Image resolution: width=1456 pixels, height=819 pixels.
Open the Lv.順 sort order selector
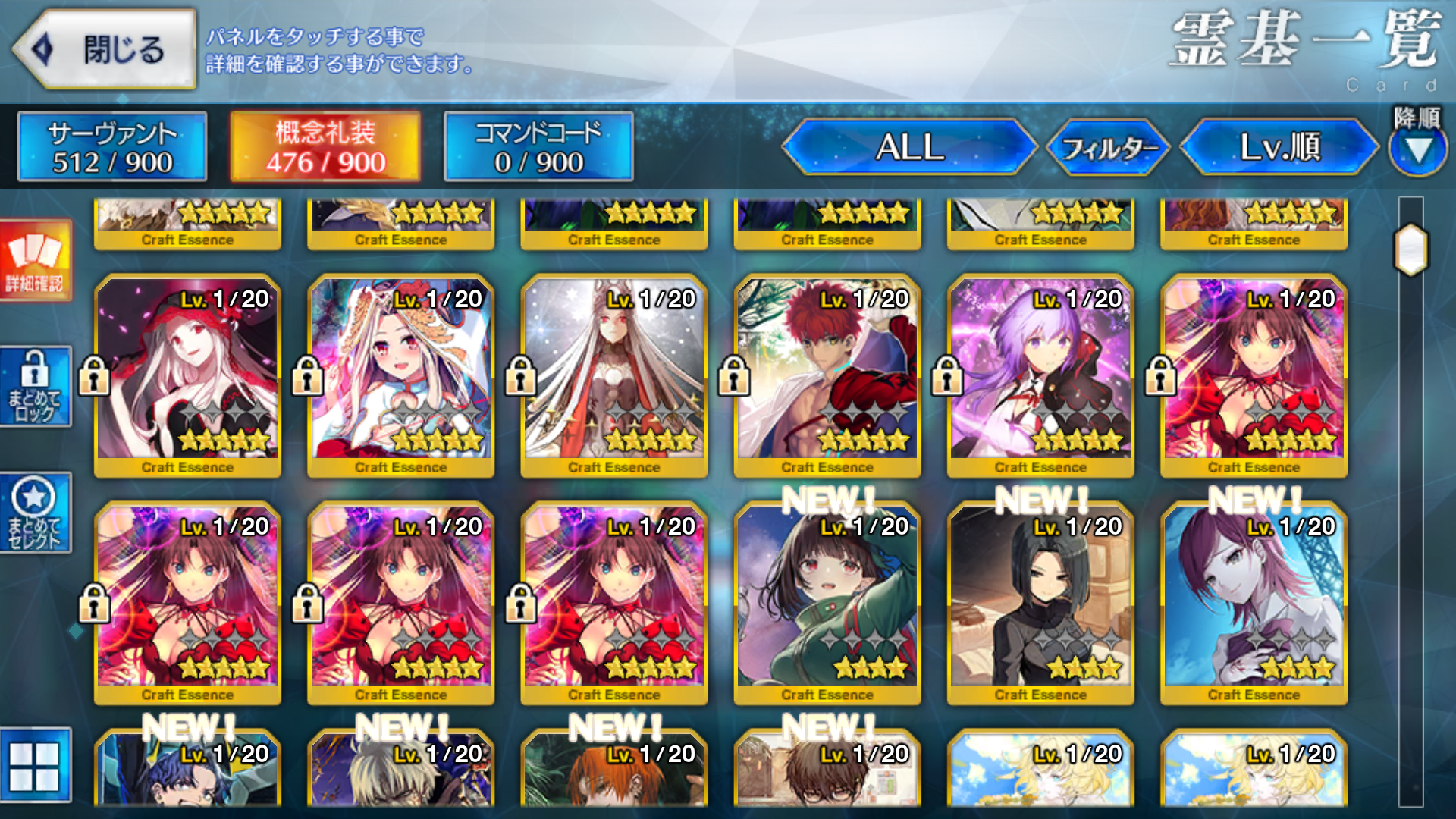pyautogui.click(x=1278, y=149)
